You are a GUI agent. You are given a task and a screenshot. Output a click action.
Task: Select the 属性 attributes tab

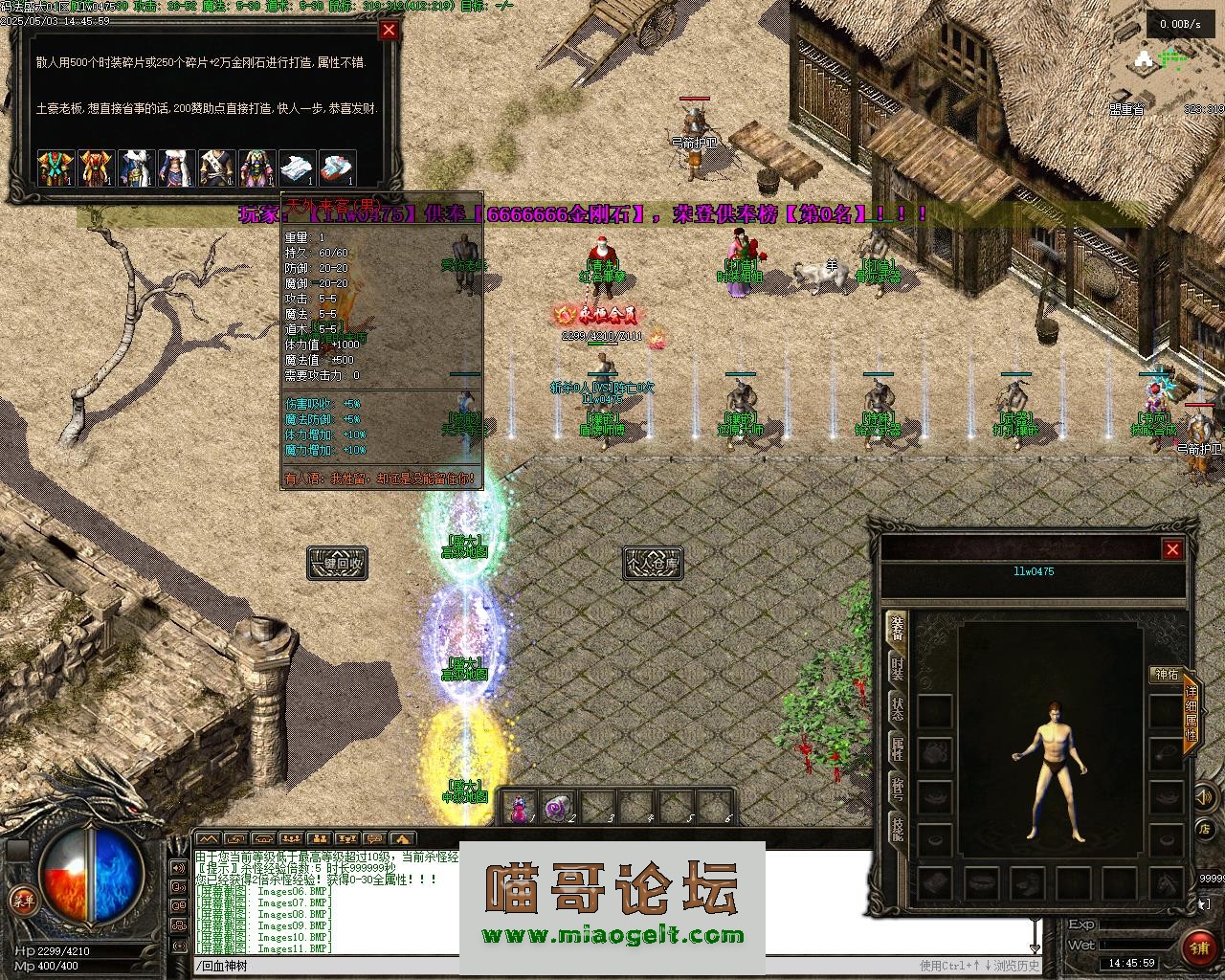coord(897,748)
